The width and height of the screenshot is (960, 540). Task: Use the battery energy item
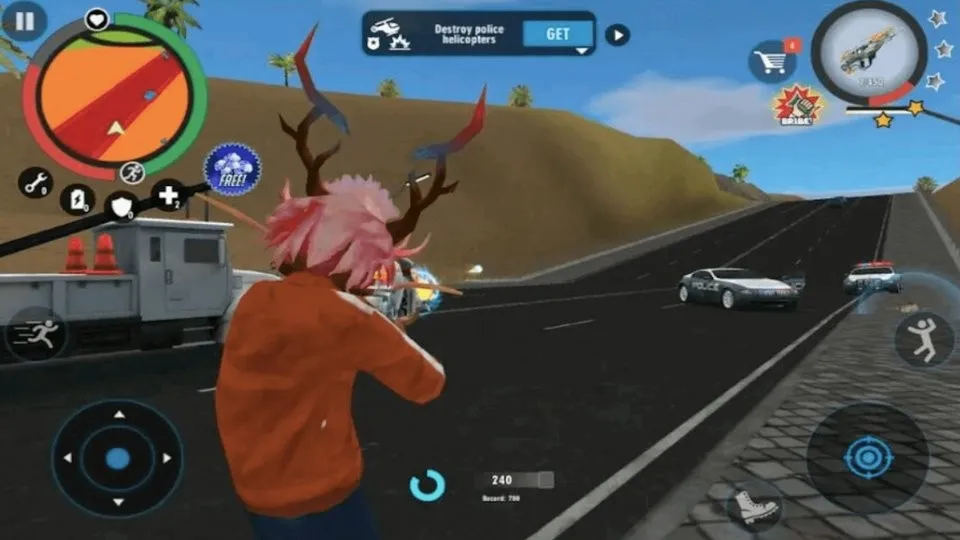pyautogui.click(x=77, y=199)
